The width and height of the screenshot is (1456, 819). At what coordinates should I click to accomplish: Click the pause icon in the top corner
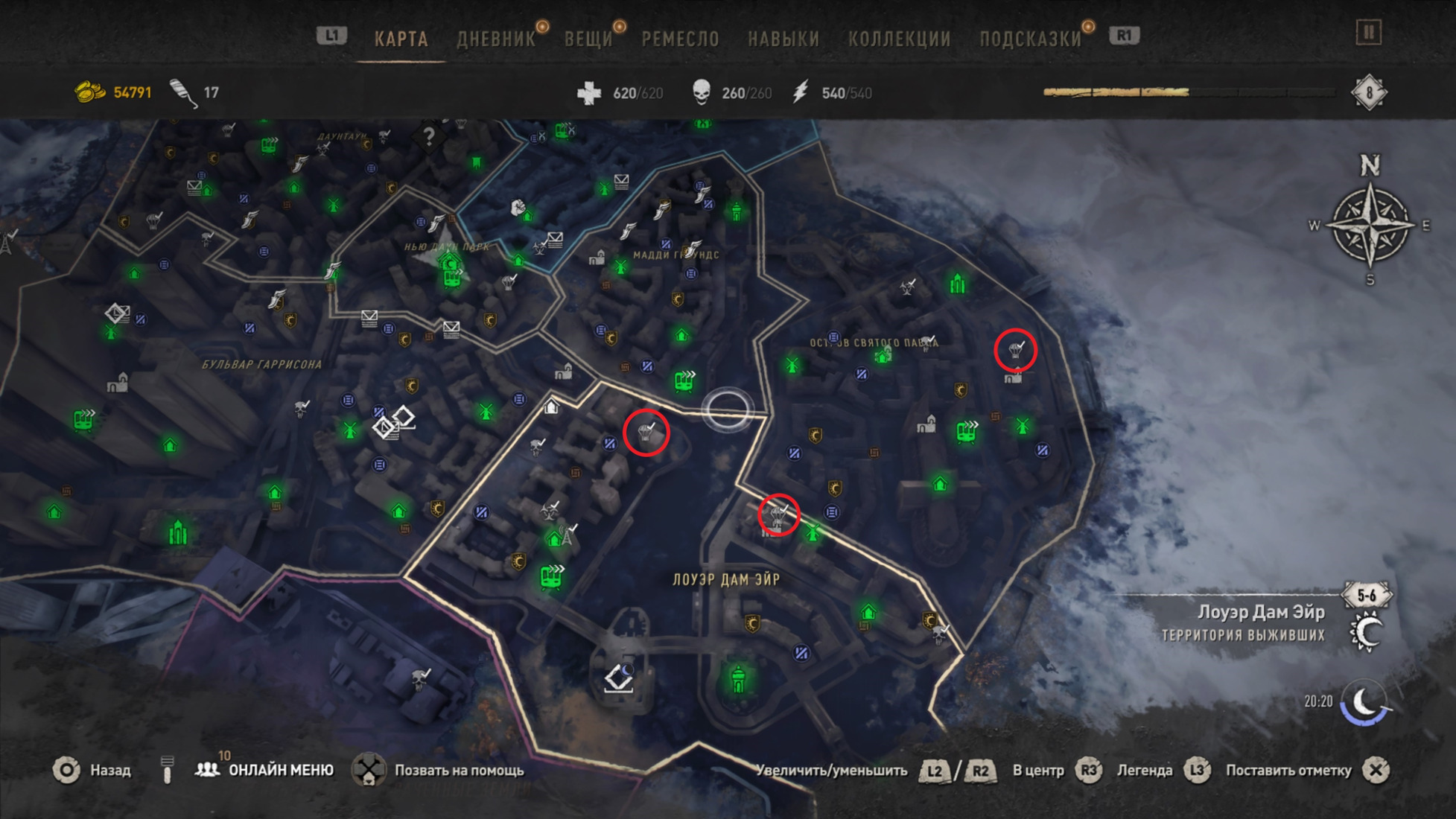[x=1368, y=33]
